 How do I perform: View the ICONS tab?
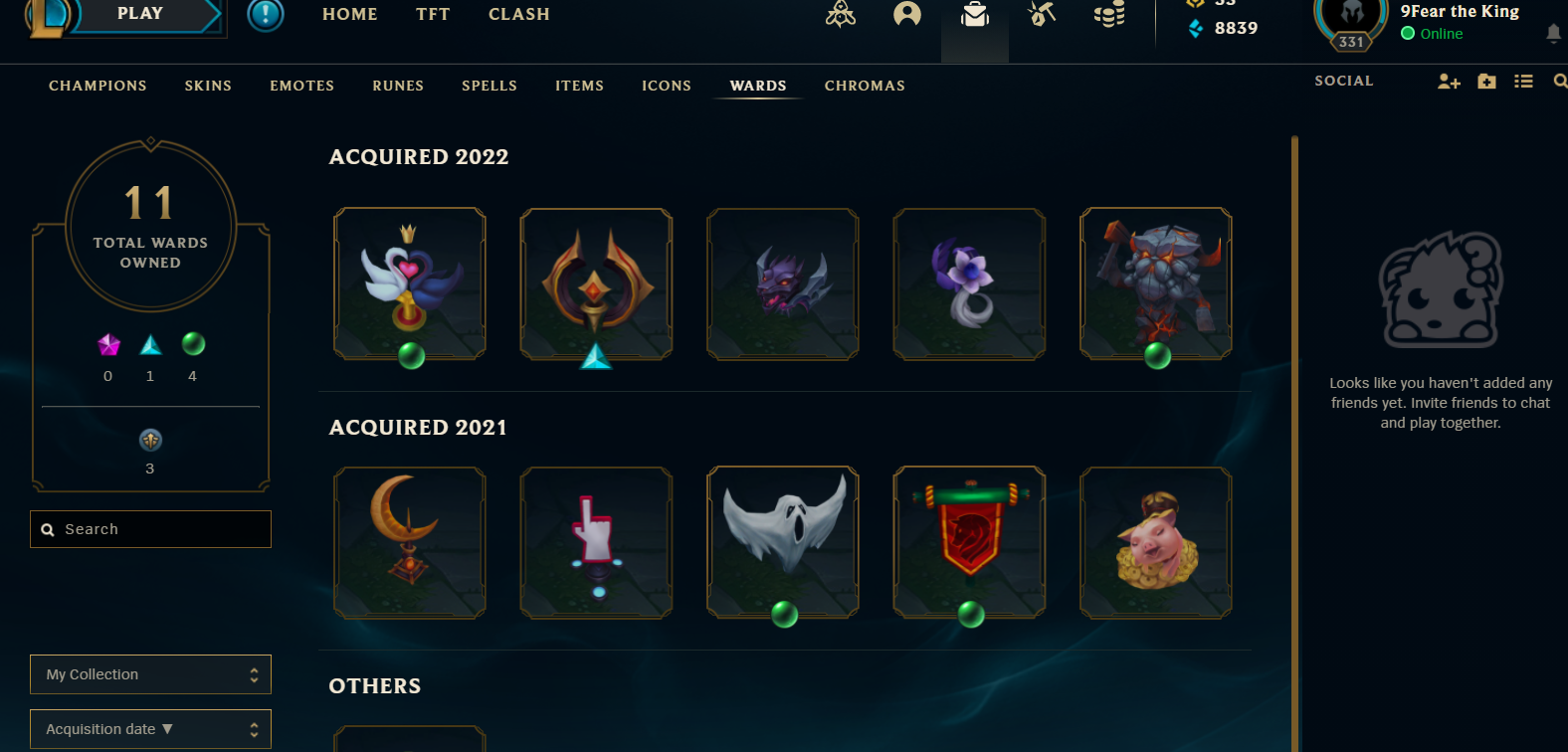coord(667,86)
